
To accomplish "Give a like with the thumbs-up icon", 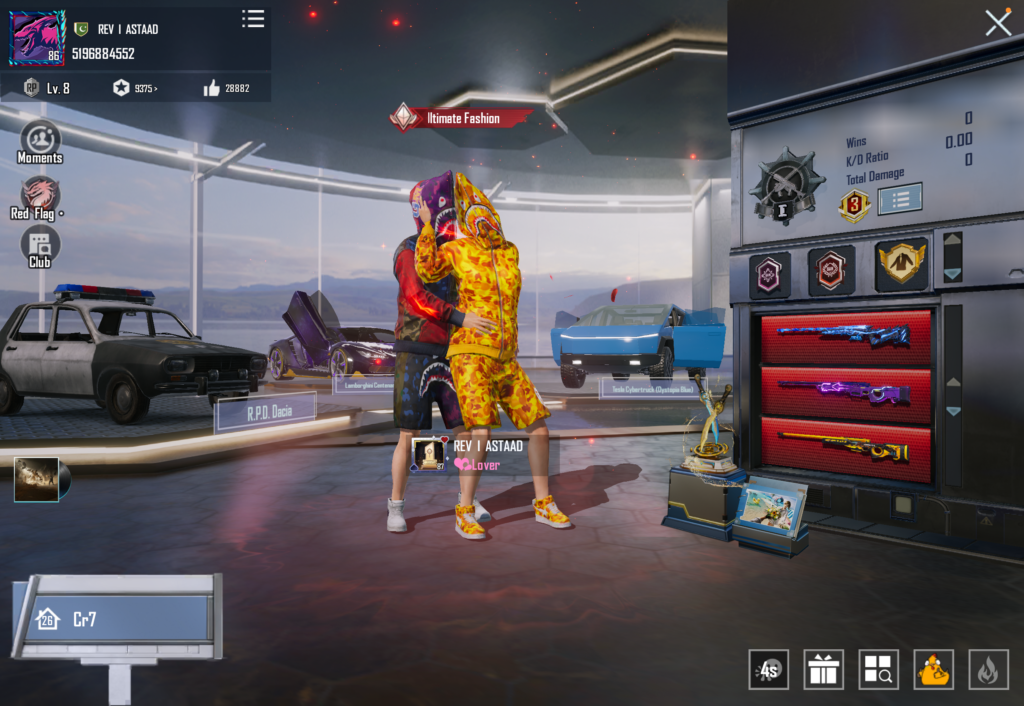I will 212,88.
